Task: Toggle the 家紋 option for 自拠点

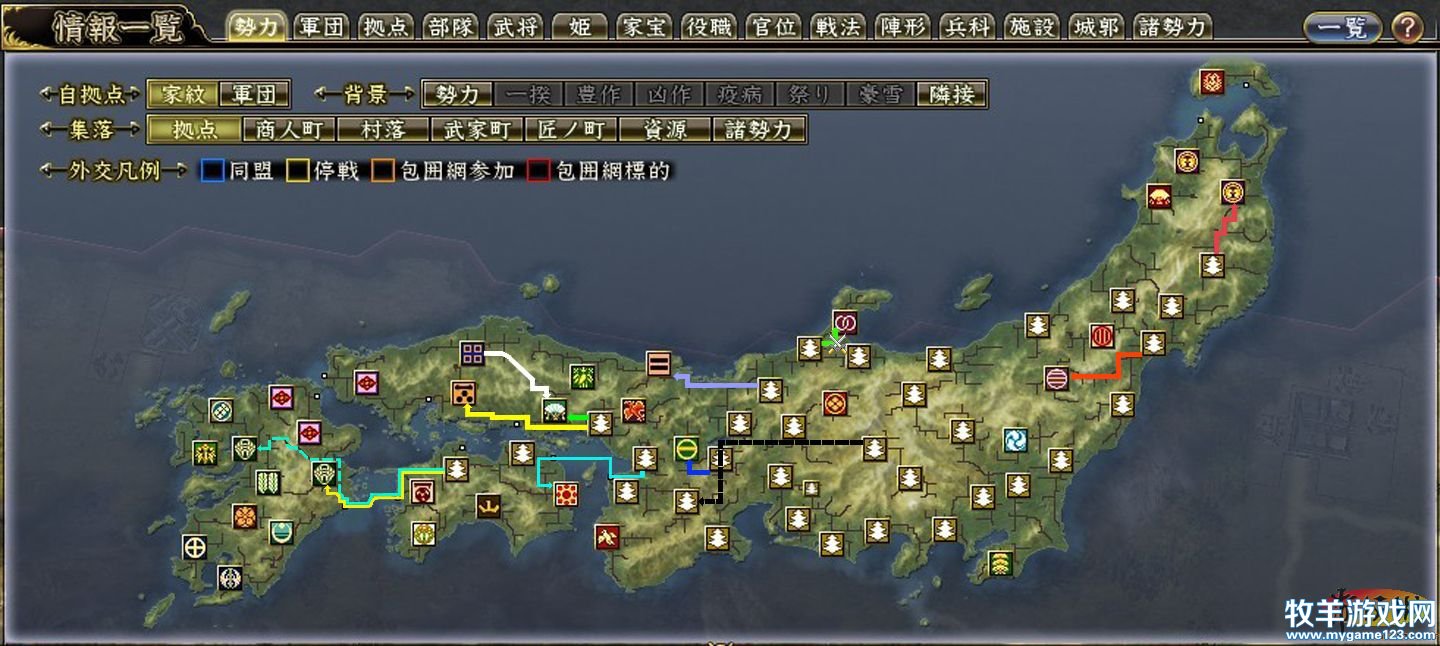Action: coord(182,95)
